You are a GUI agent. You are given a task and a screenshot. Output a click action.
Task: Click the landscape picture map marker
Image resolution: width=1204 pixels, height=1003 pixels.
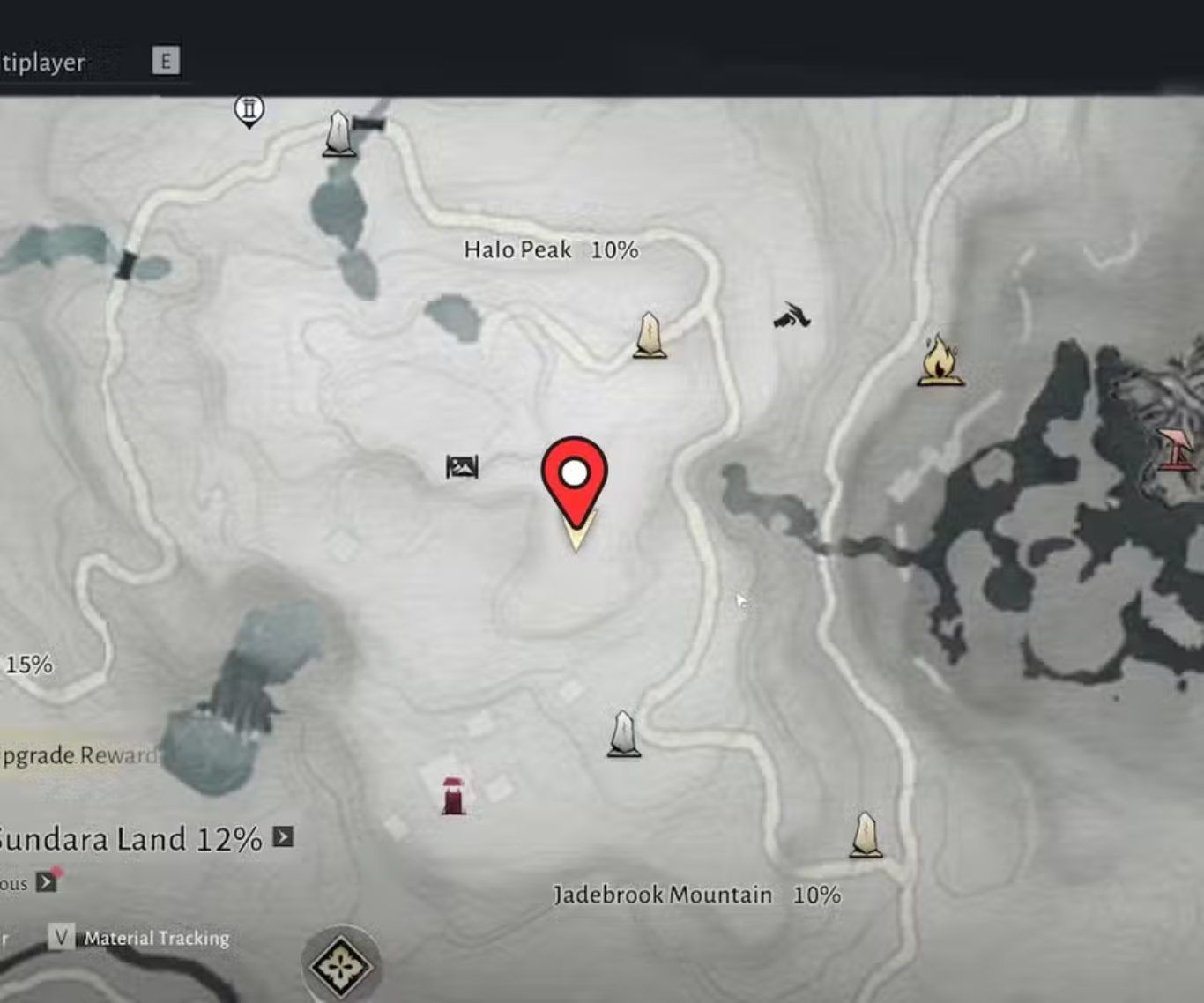coord(462,467)
